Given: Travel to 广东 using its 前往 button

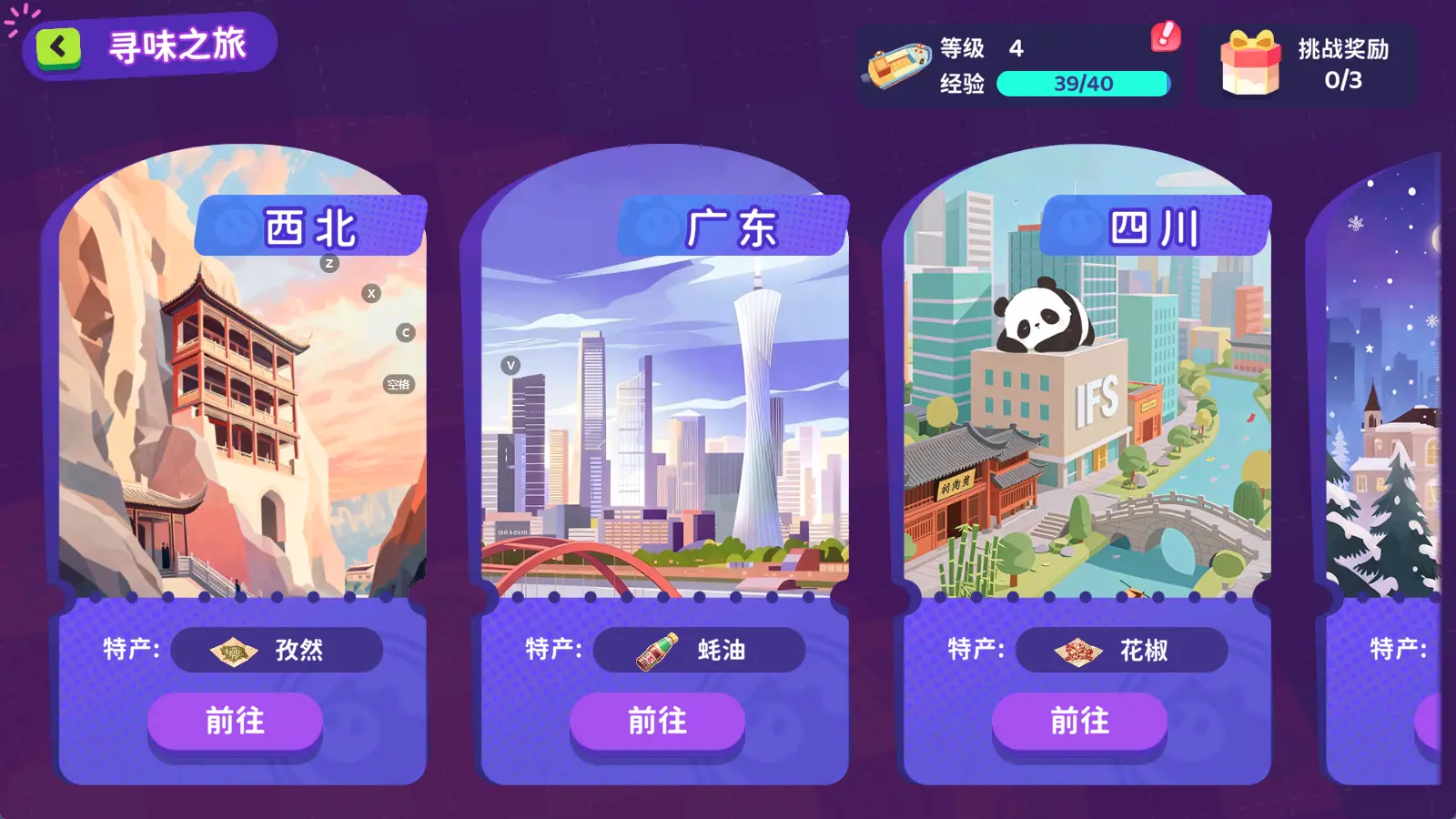Looking at the screenshot, I should [x=657, y=722].
